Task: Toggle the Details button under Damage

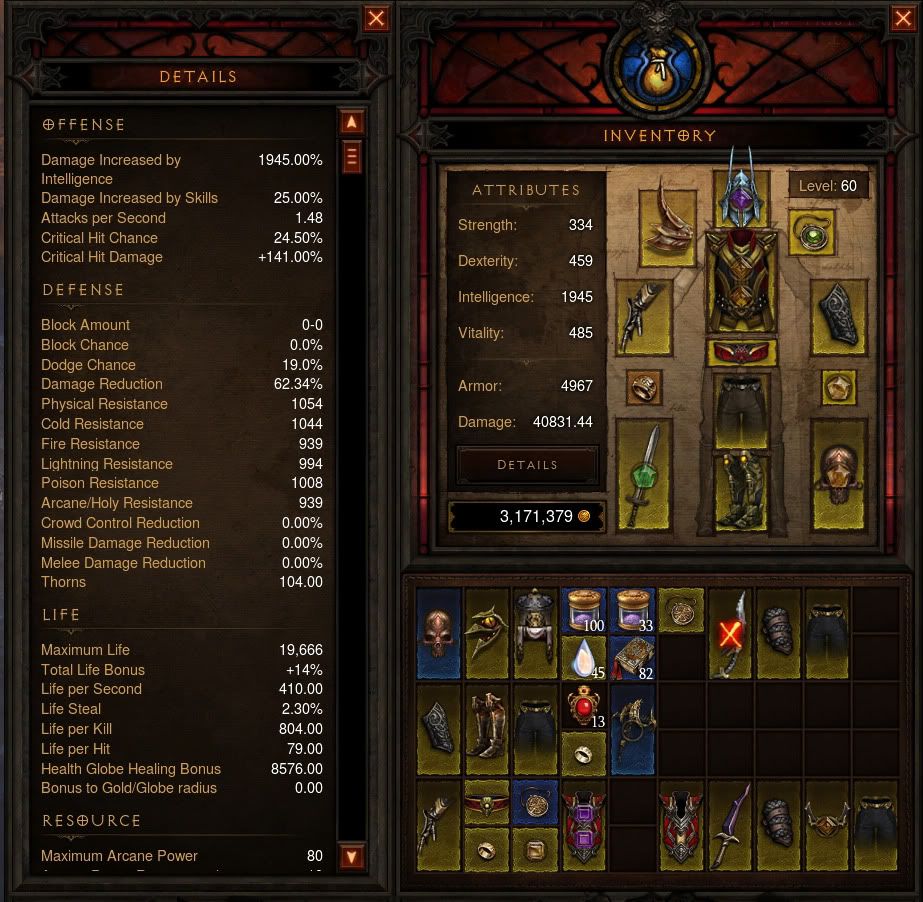Action: [x=527, y=465]
